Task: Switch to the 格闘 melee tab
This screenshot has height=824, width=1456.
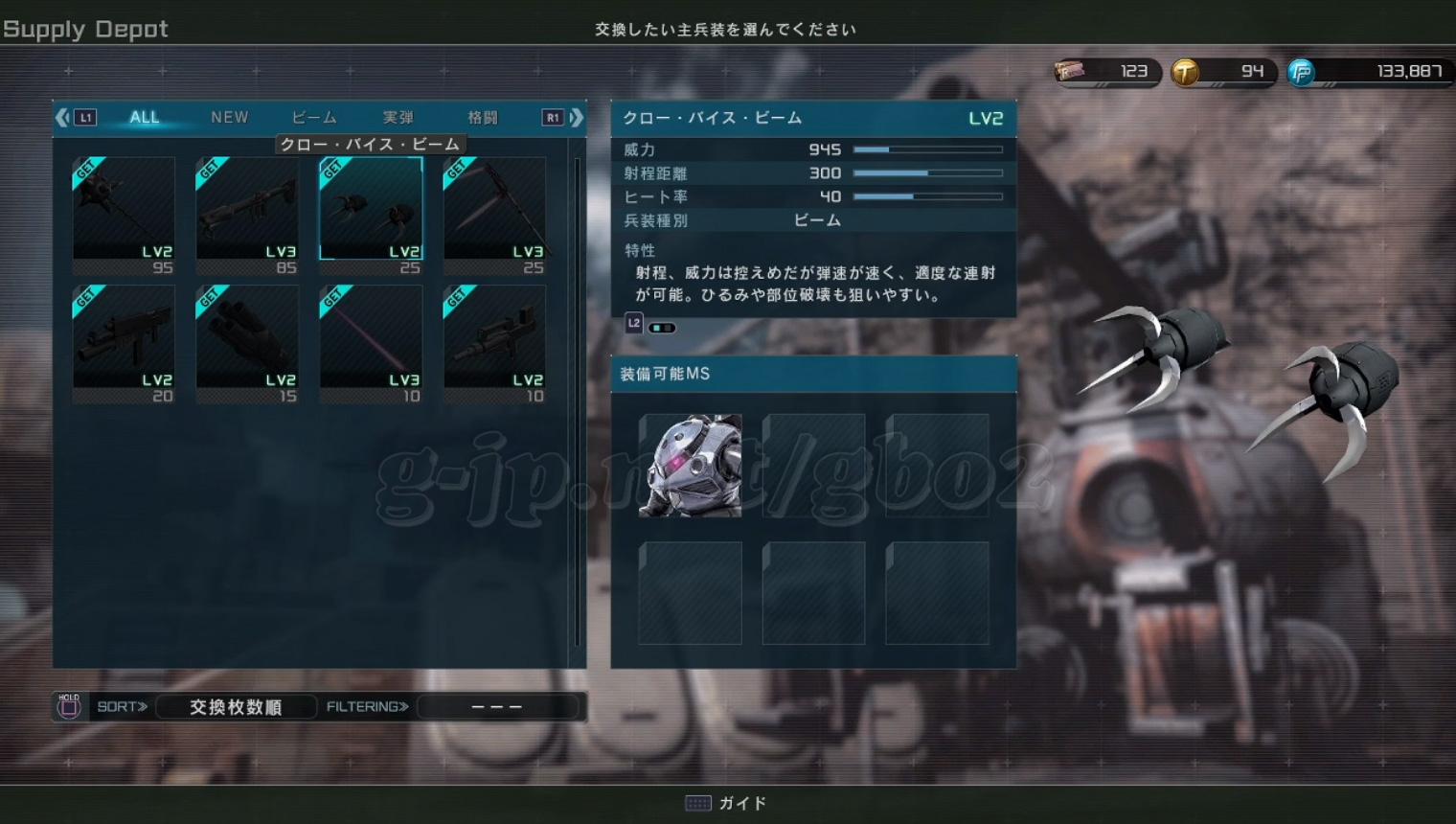Action: coord(483,117)
